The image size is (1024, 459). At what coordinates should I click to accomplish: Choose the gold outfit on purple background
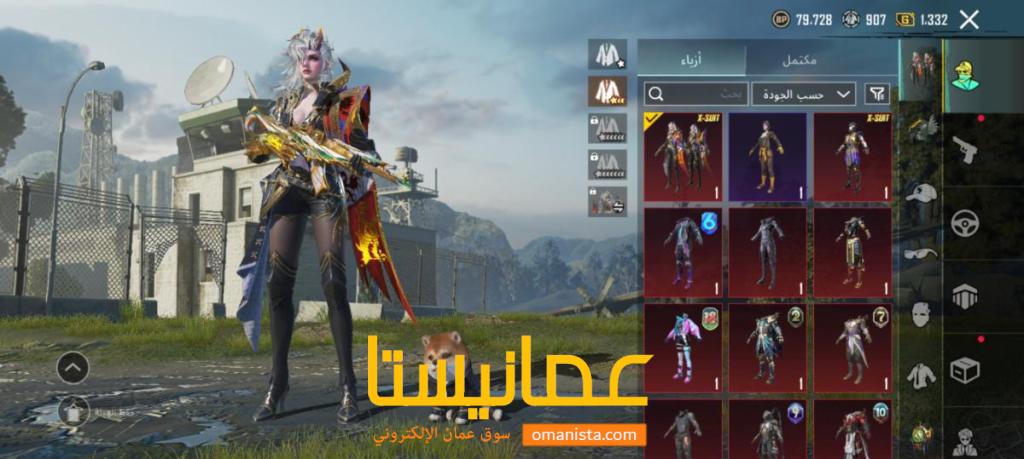tap(767, 156)
